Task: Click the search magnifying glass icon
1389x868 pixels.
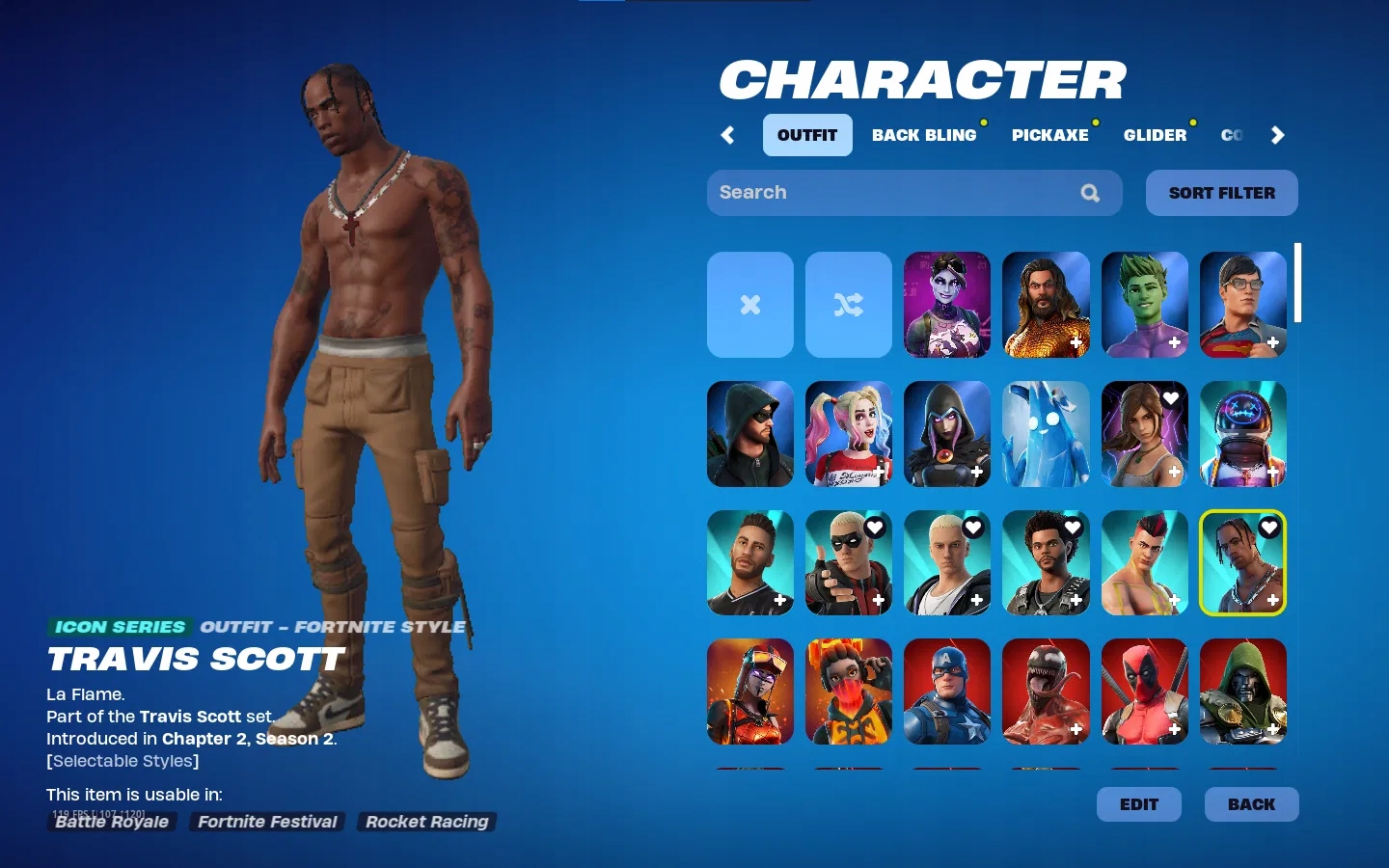Action: point(1090,193)
